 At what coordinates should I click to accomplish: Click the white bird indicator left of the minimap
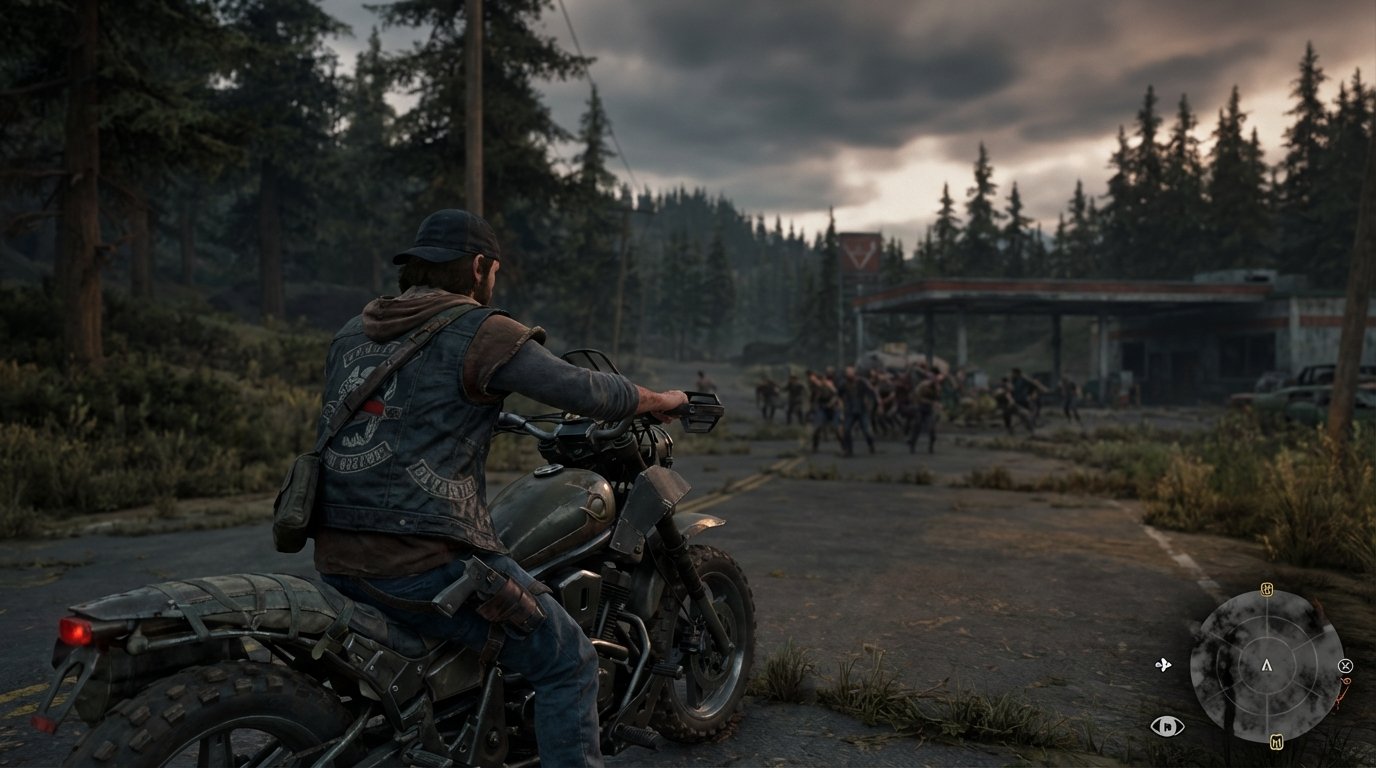[x=1164, y=664]
